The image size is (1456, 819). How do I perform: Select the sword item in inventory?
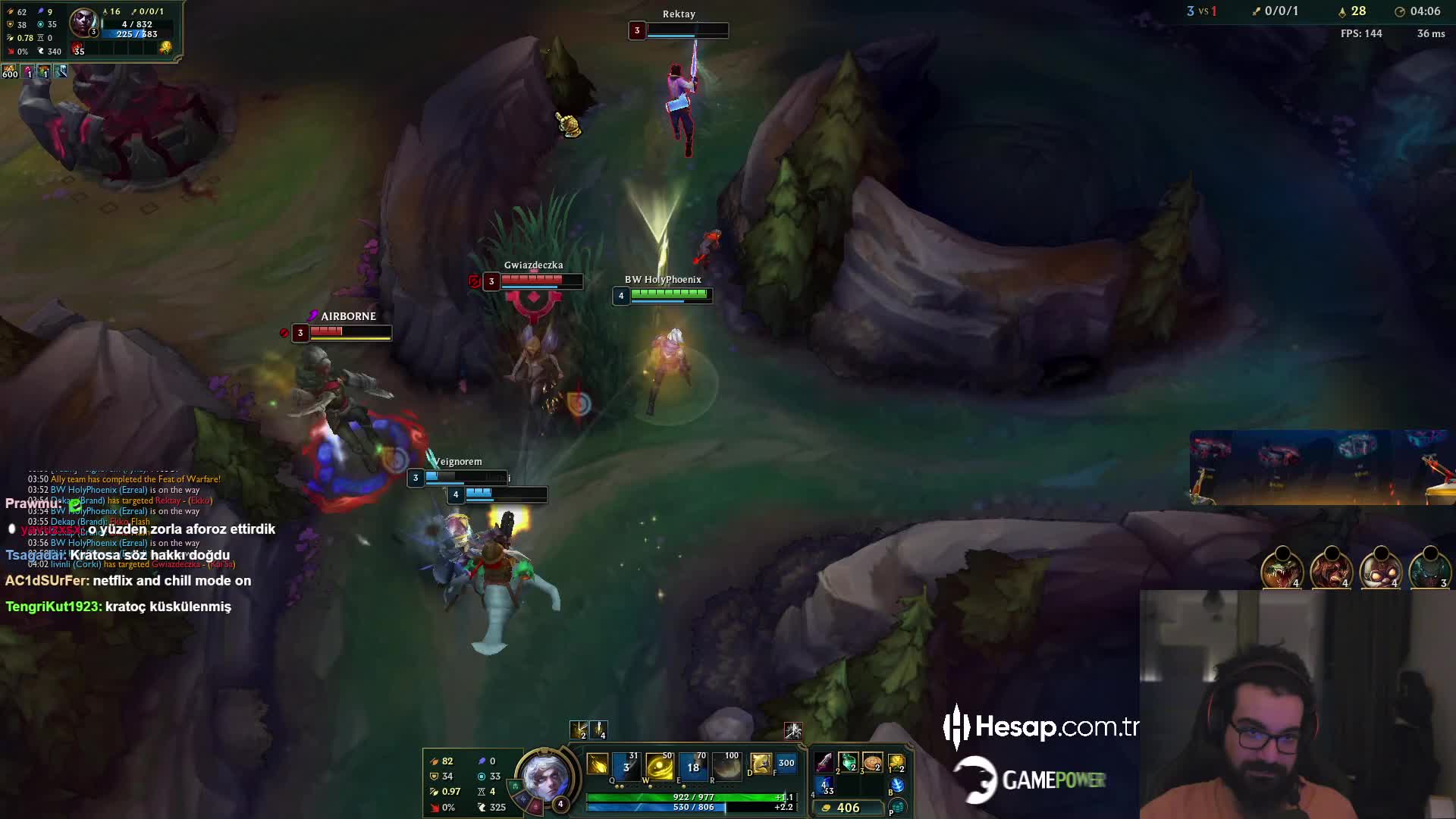click(x=824, y=762)
